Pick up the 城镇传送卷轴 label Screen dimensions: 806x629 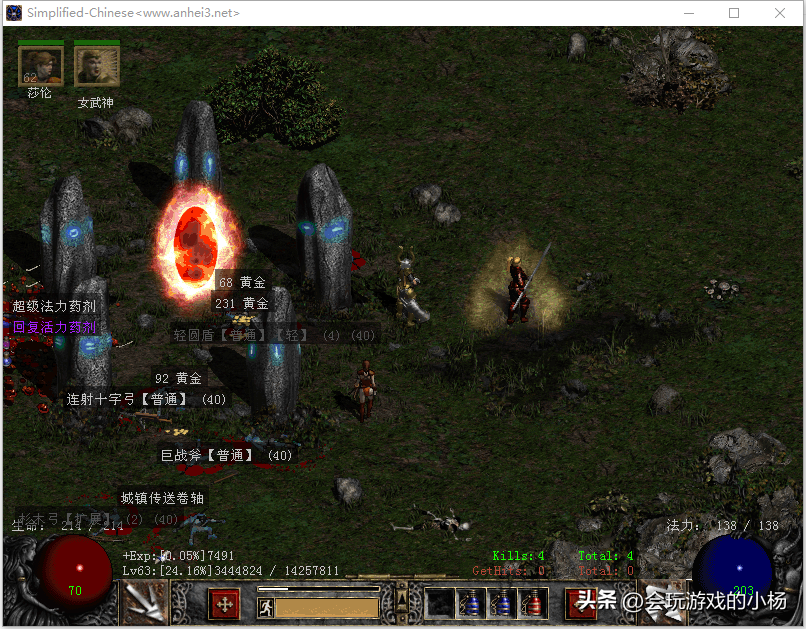point(162,497)
